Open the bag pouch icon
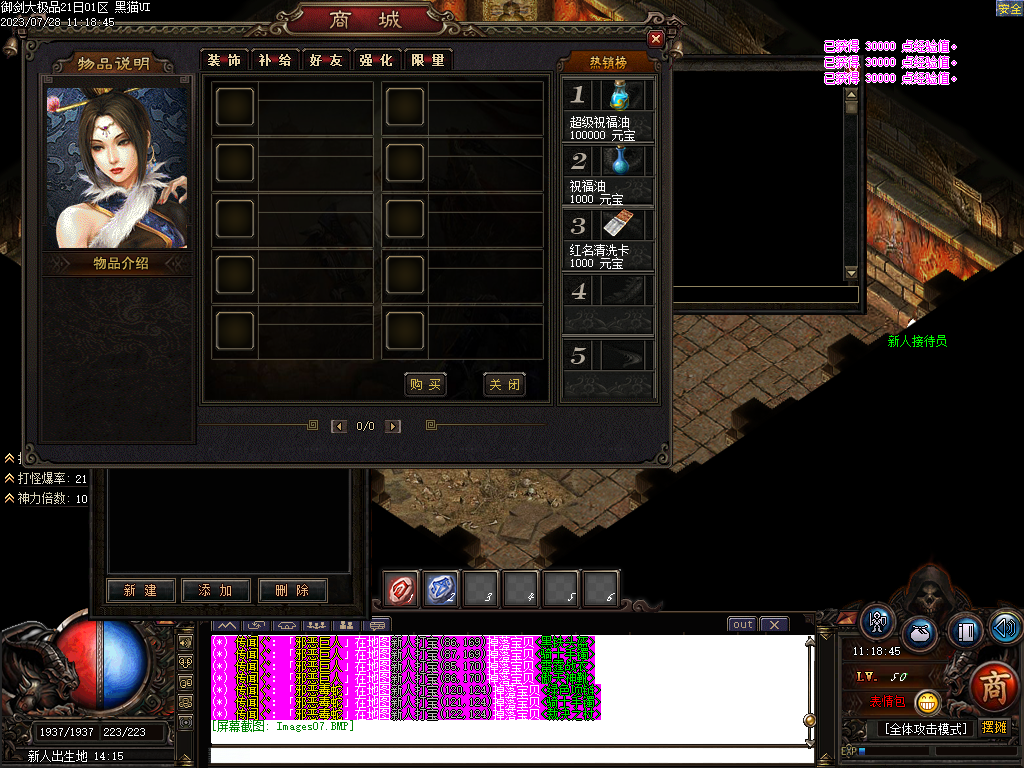The image size is (1024, 768). pos(920,633)
